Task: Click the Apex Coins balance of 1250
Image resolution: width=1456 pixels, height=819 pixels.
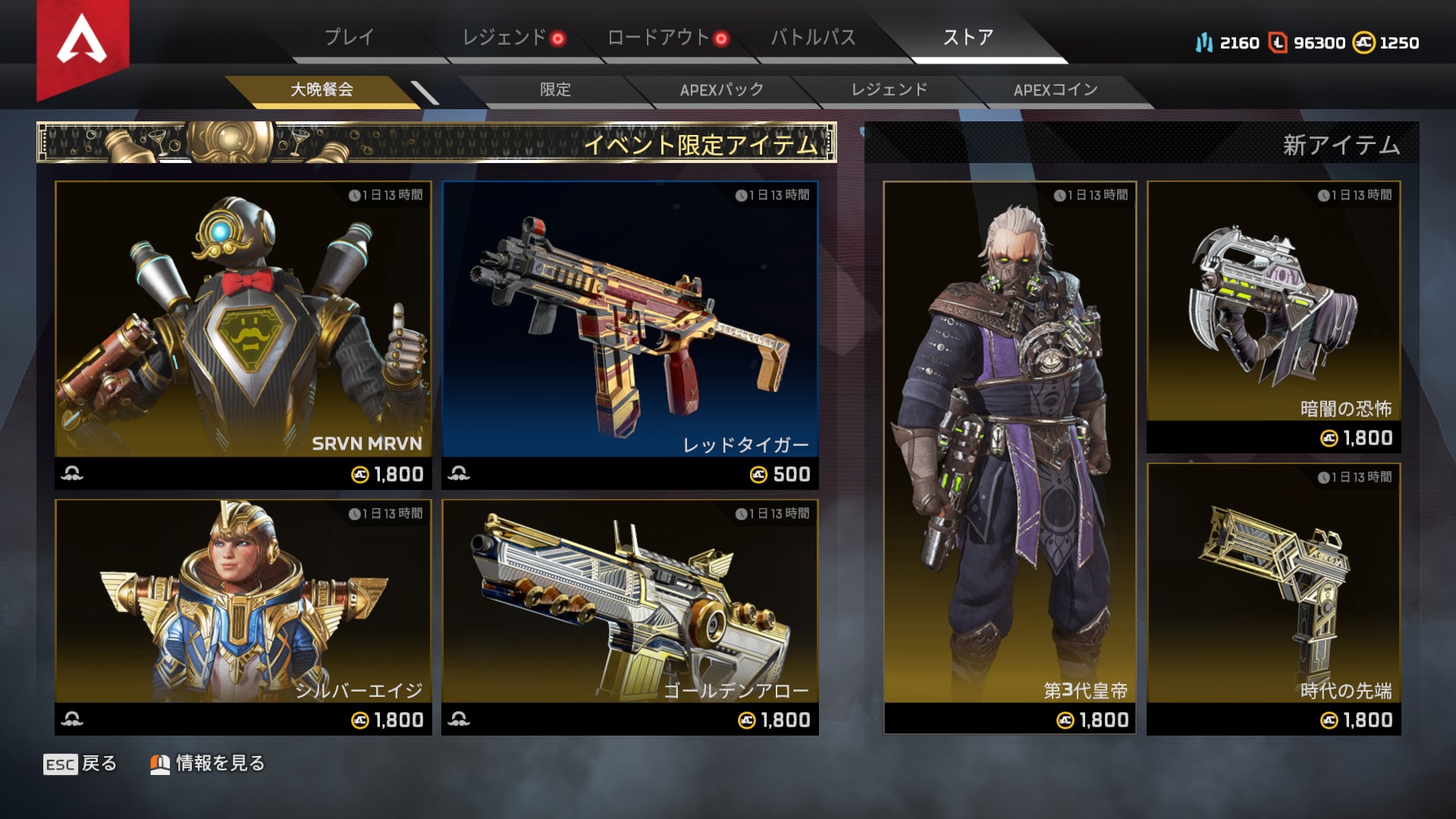Action: tap(1386, 43)
